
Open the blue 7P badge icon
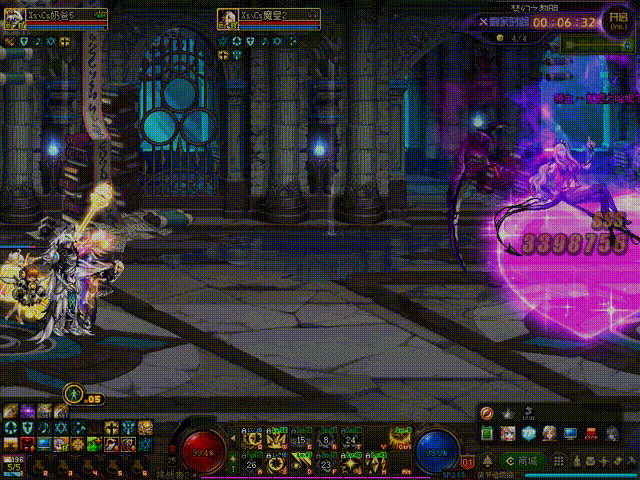(x=528, y=433)
